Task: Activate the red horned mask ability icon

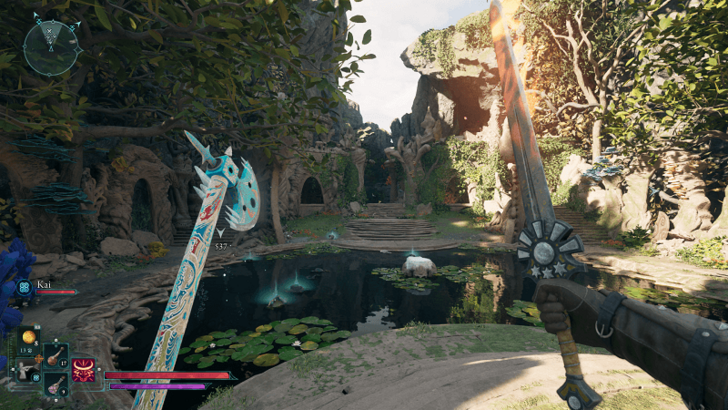Action: tap(84, 371)
